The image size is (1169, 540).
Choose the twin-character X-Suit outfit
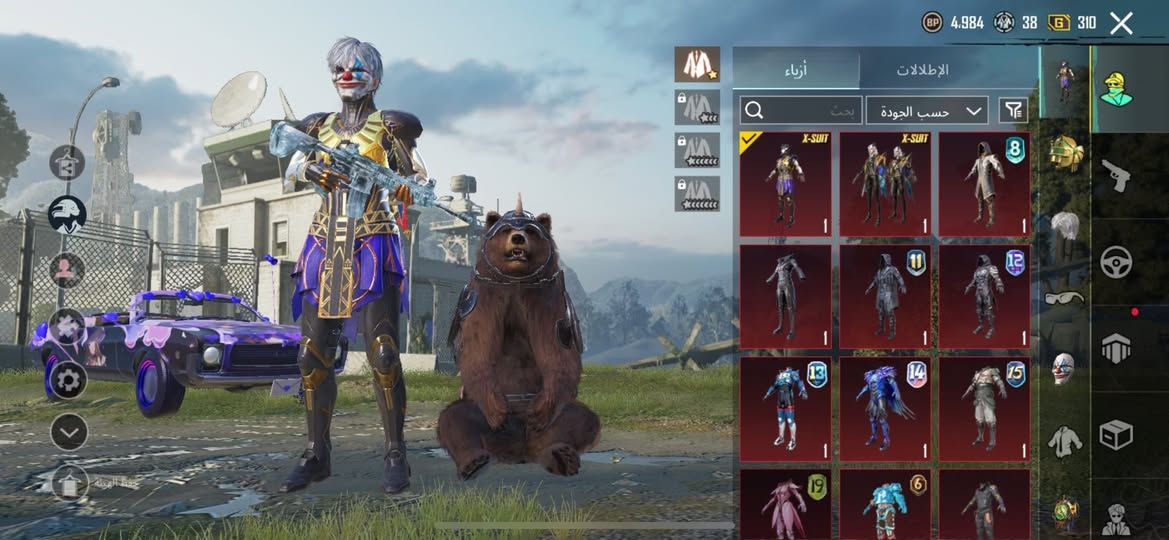pos(885,184)
